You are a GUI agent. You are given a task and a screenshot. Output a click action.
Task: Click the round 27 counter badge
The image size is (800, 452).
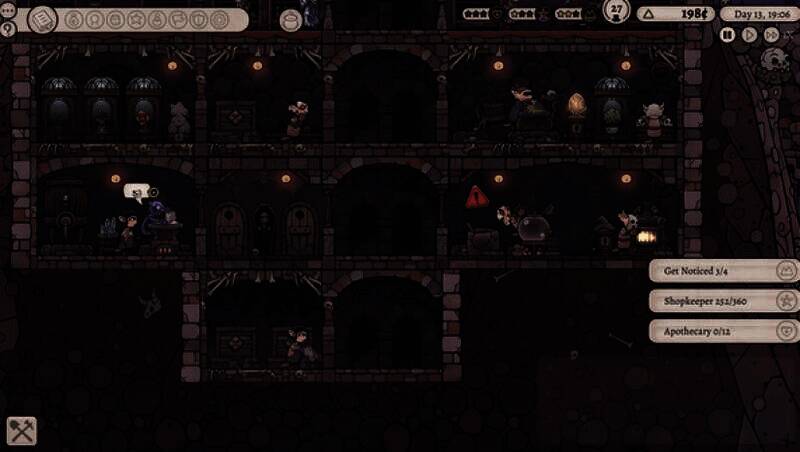click(617, 12)
